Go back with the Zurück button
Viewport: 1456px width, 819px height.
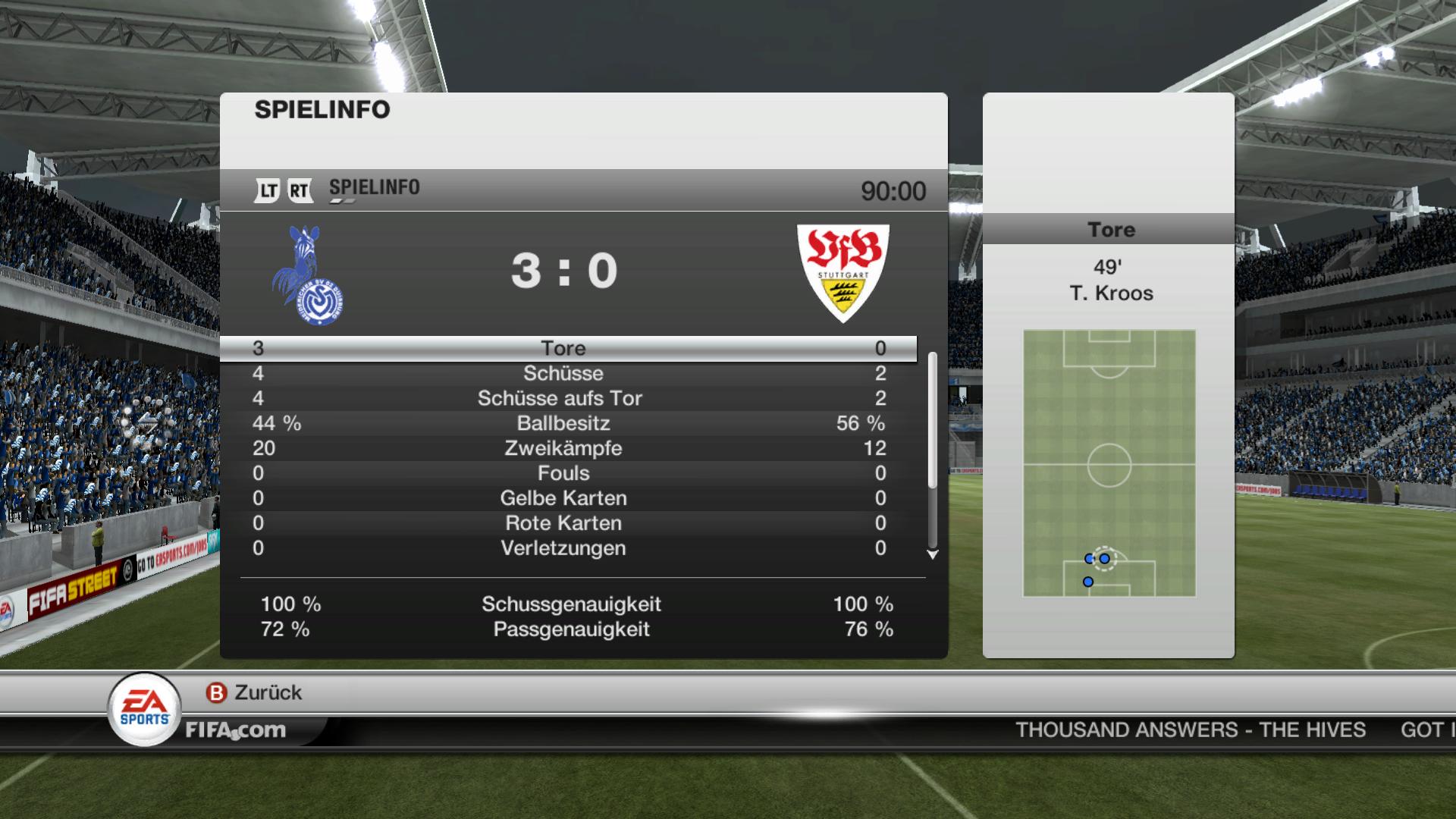pos(255,692)
